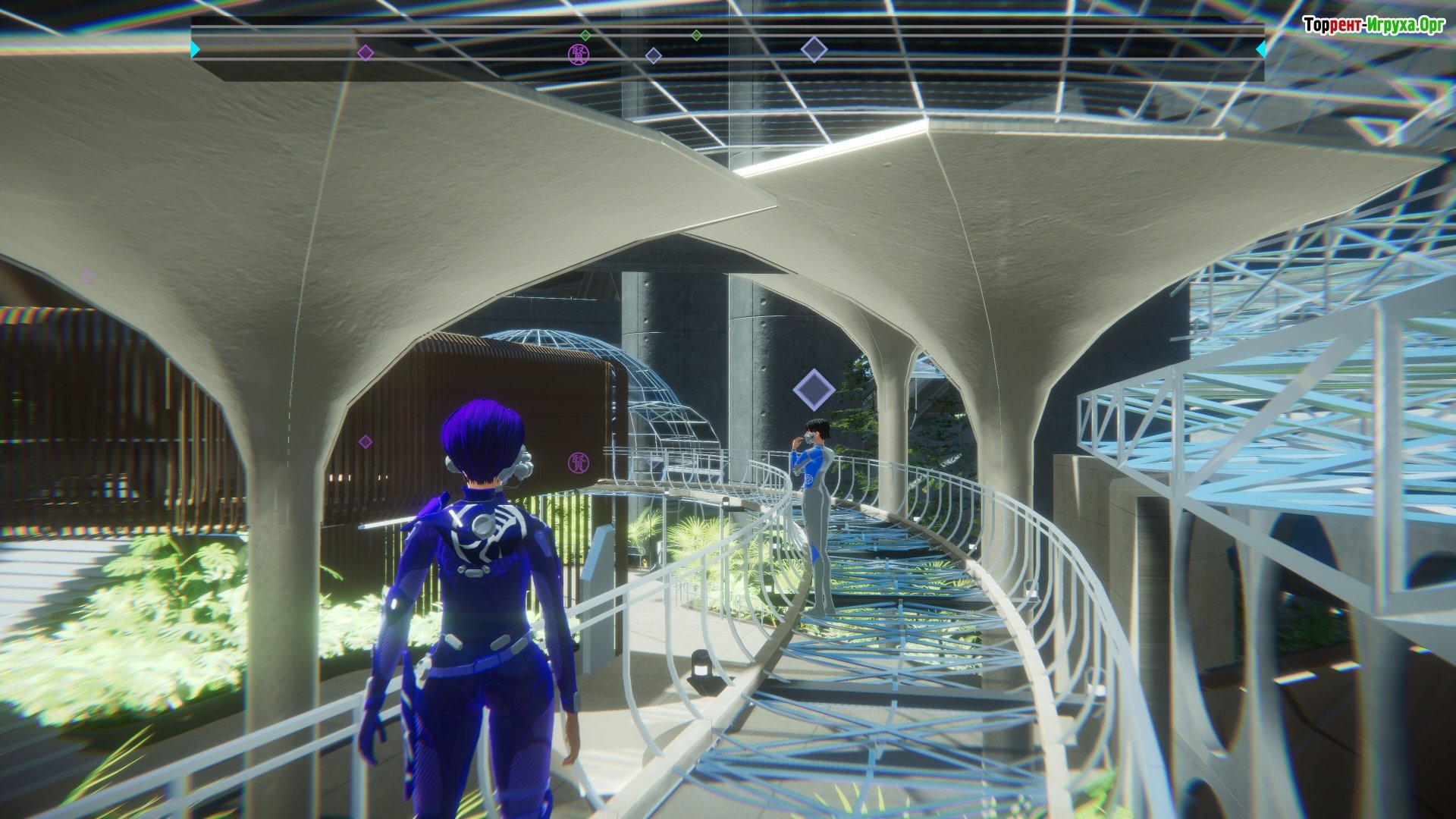Click the large blue diamond compass marker

814,50
